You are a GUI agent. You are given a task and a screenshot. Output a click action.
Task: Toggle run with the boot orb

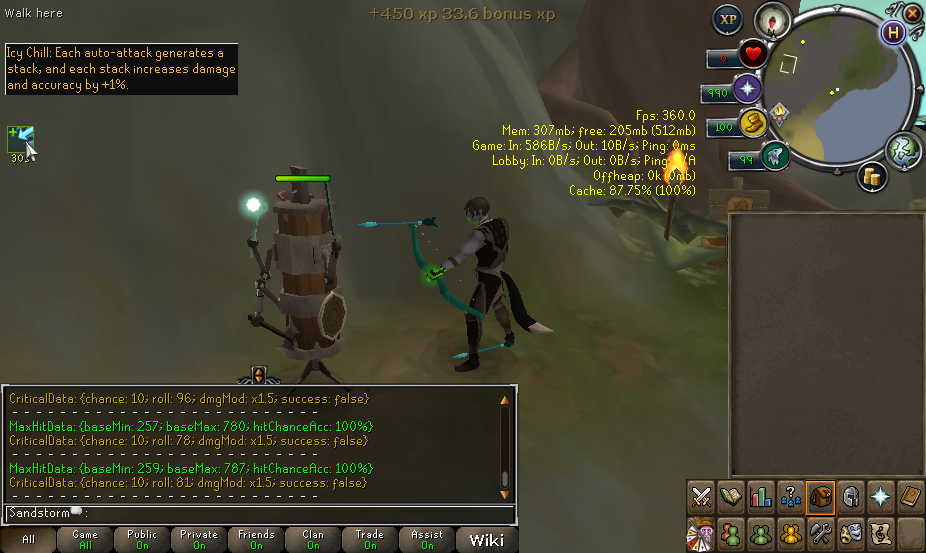pos(753,124)
